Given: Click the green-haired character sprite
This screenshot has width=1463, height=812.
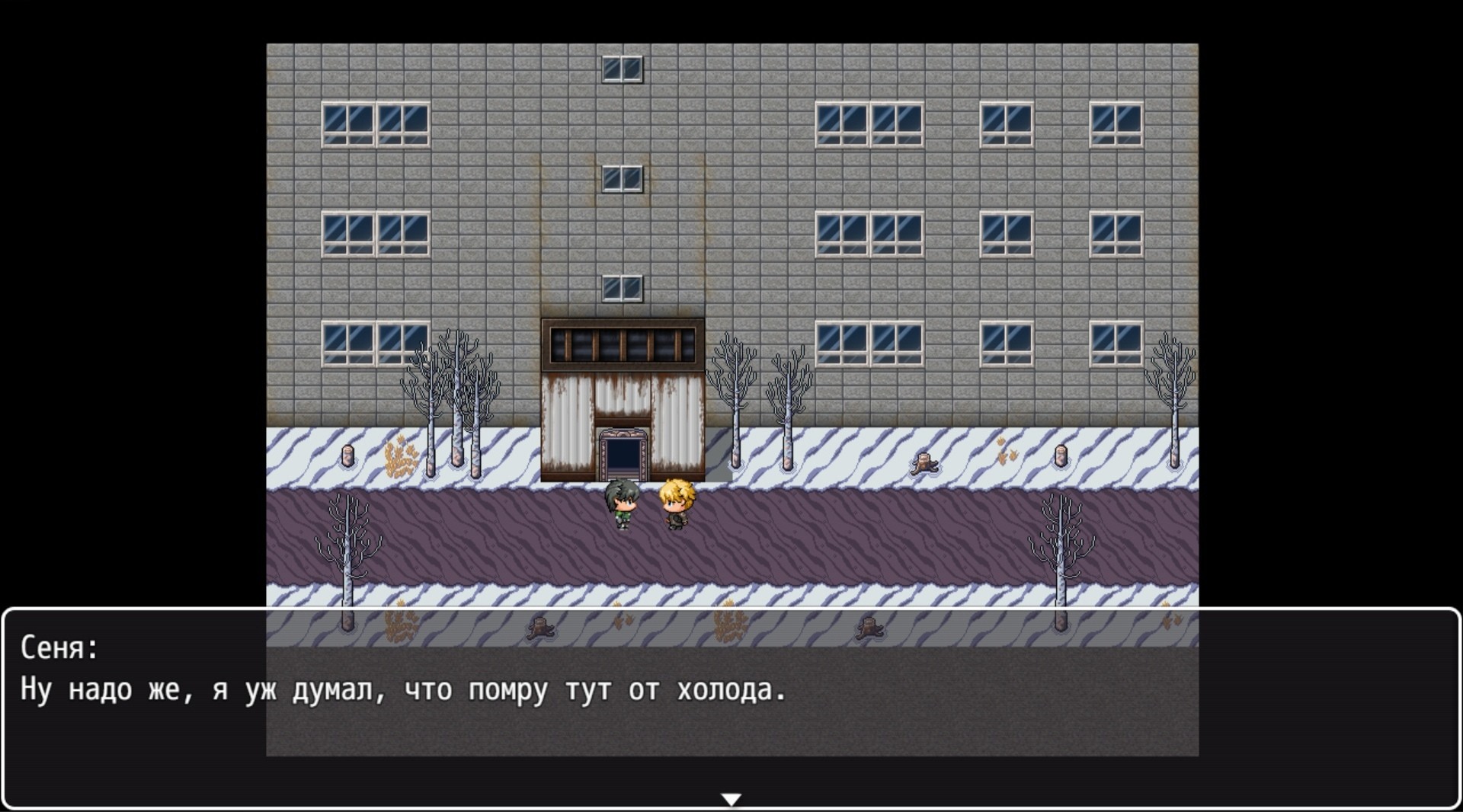Looking at the screenshot, I should pyautogui.click(x=621, y=503).
